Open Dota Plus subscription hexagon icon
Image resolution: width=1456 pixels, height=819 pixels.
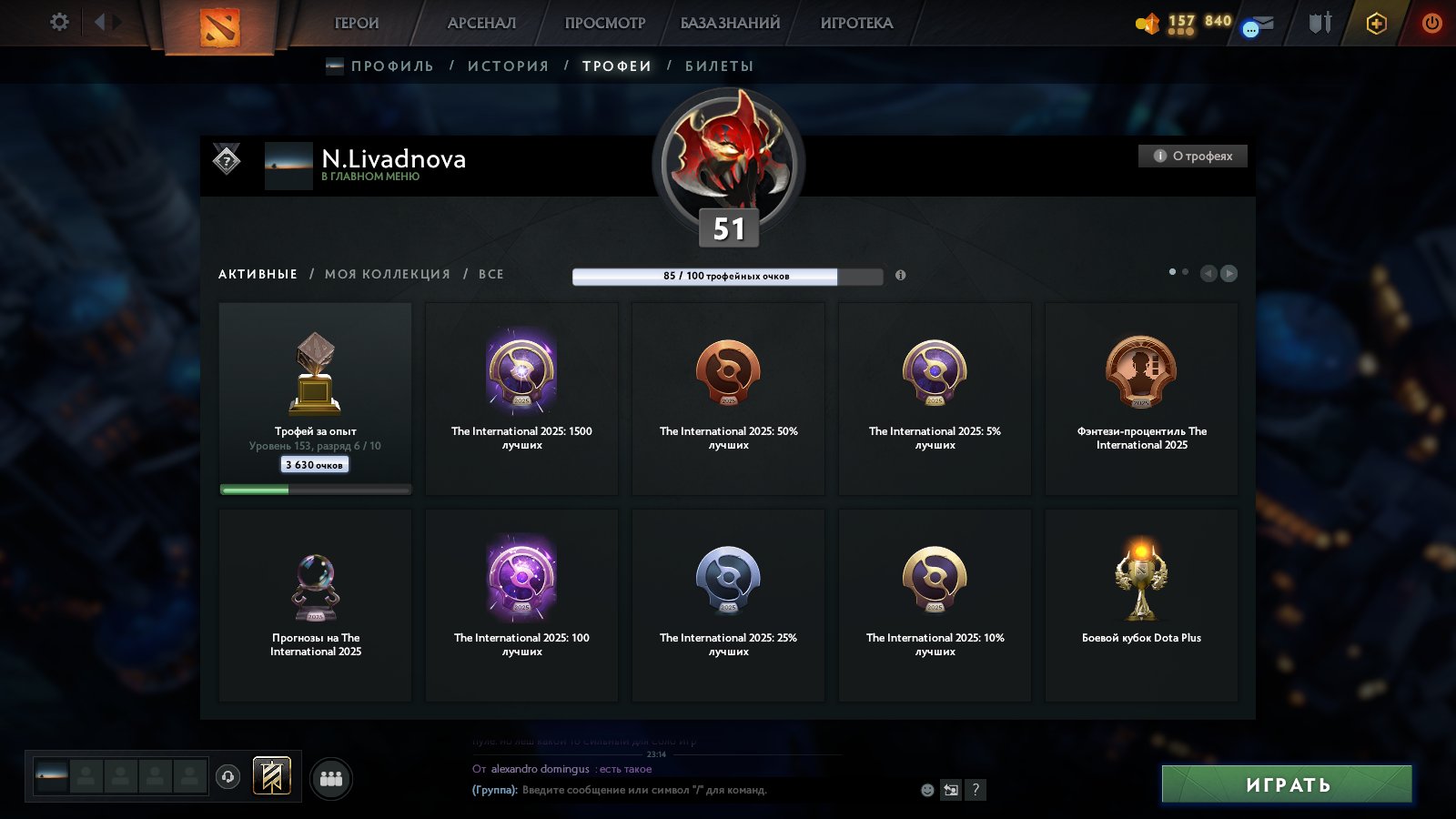coord(1377,25)
